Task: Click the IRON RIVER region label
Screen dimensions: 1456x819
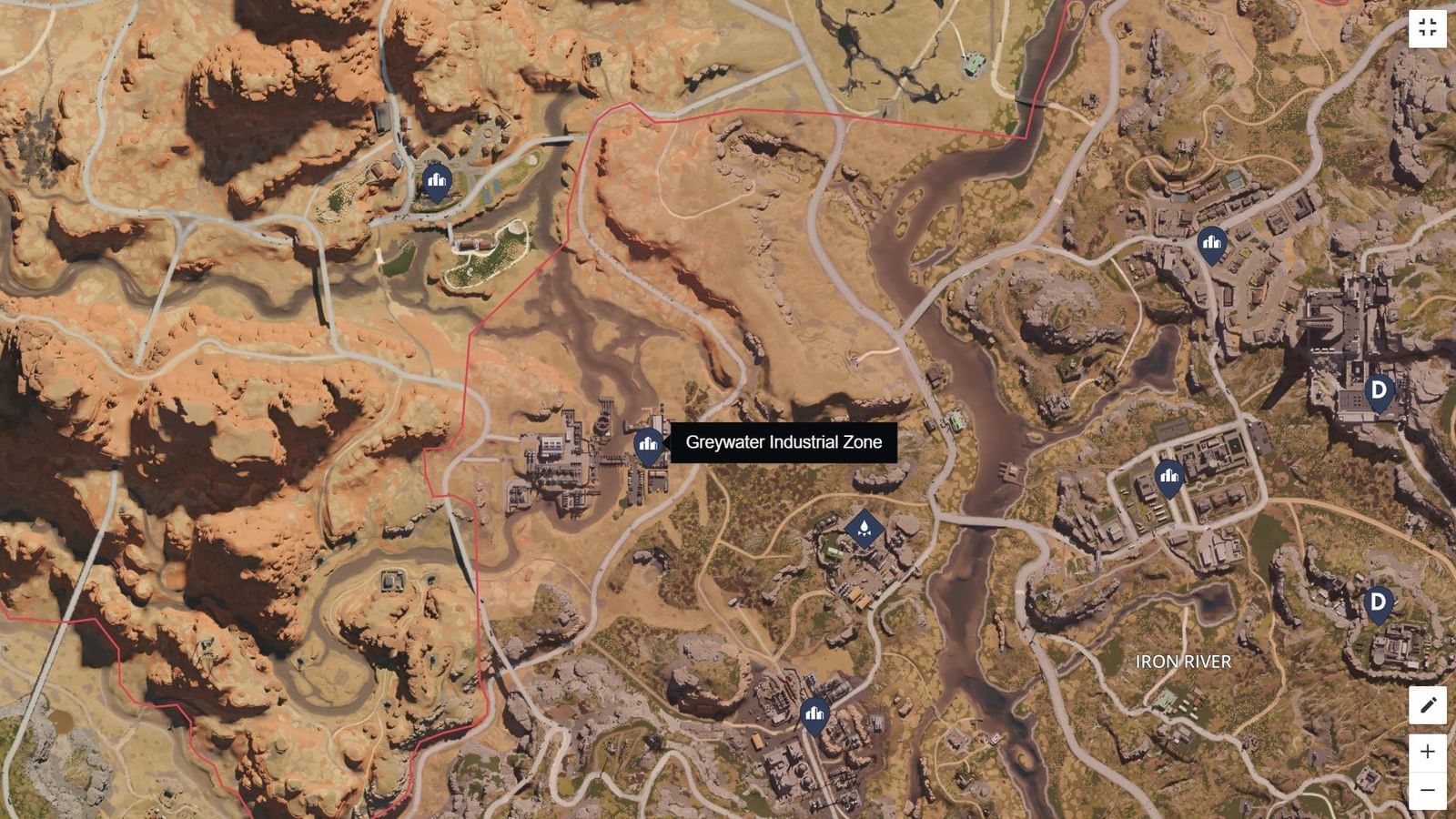Action: click(x=1183, y=663)
